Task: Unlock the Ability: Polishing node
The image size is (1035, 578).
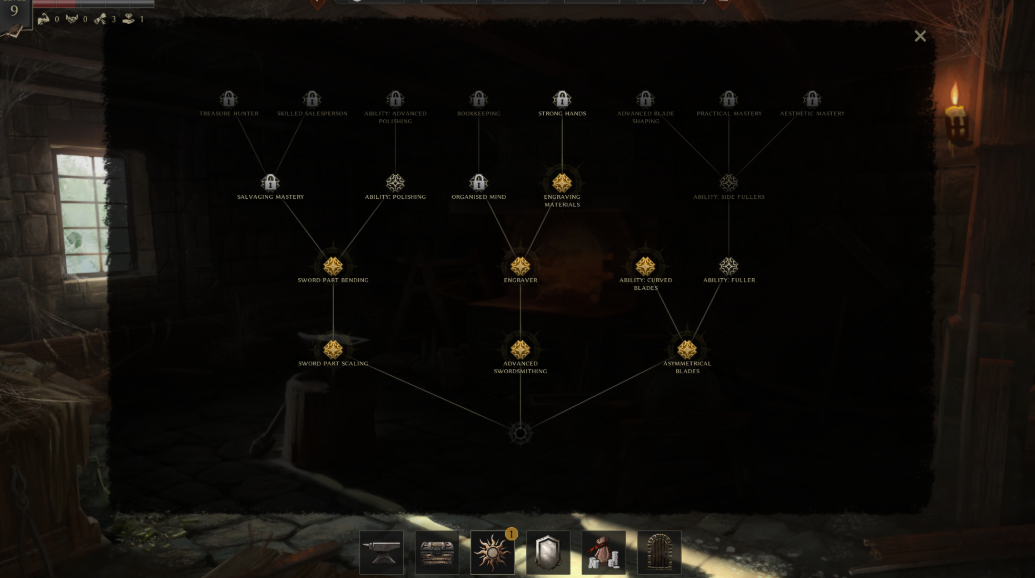Action: pos(395,183)
